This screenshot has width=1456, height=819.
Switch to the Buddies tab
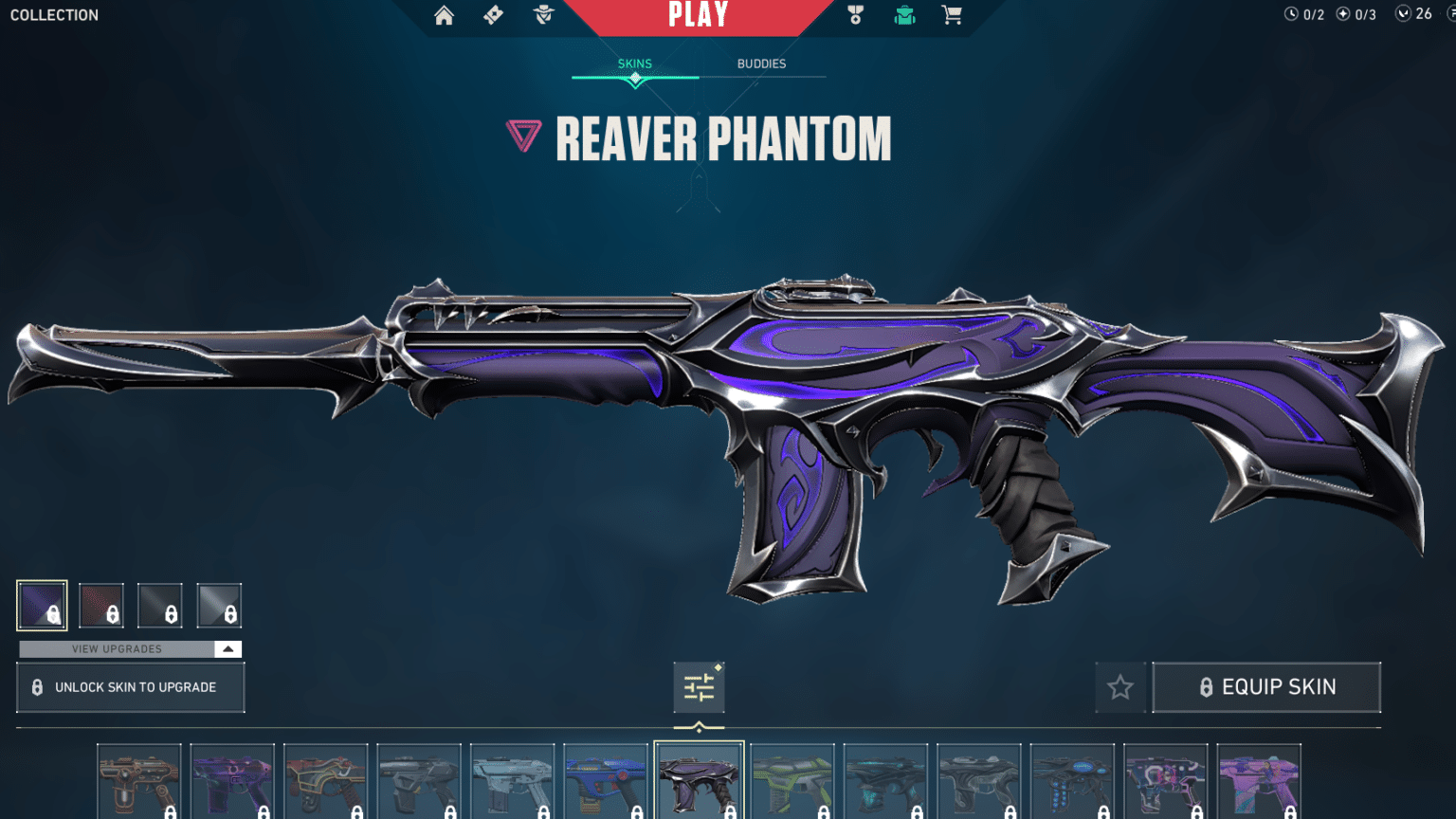[x=762, y=64]
